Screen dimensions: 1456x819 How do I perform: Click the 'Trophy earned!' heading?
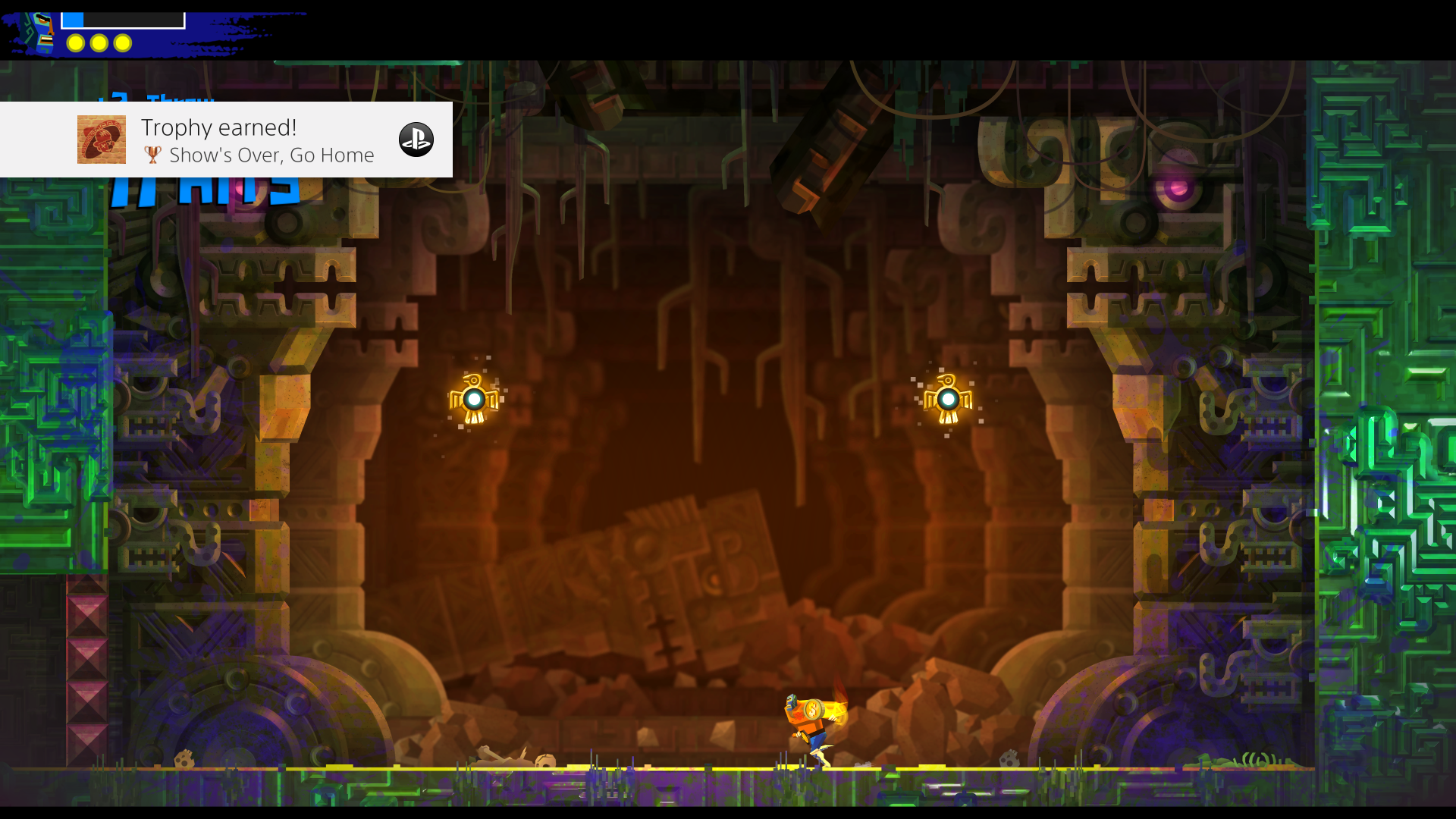coord(218,127)
